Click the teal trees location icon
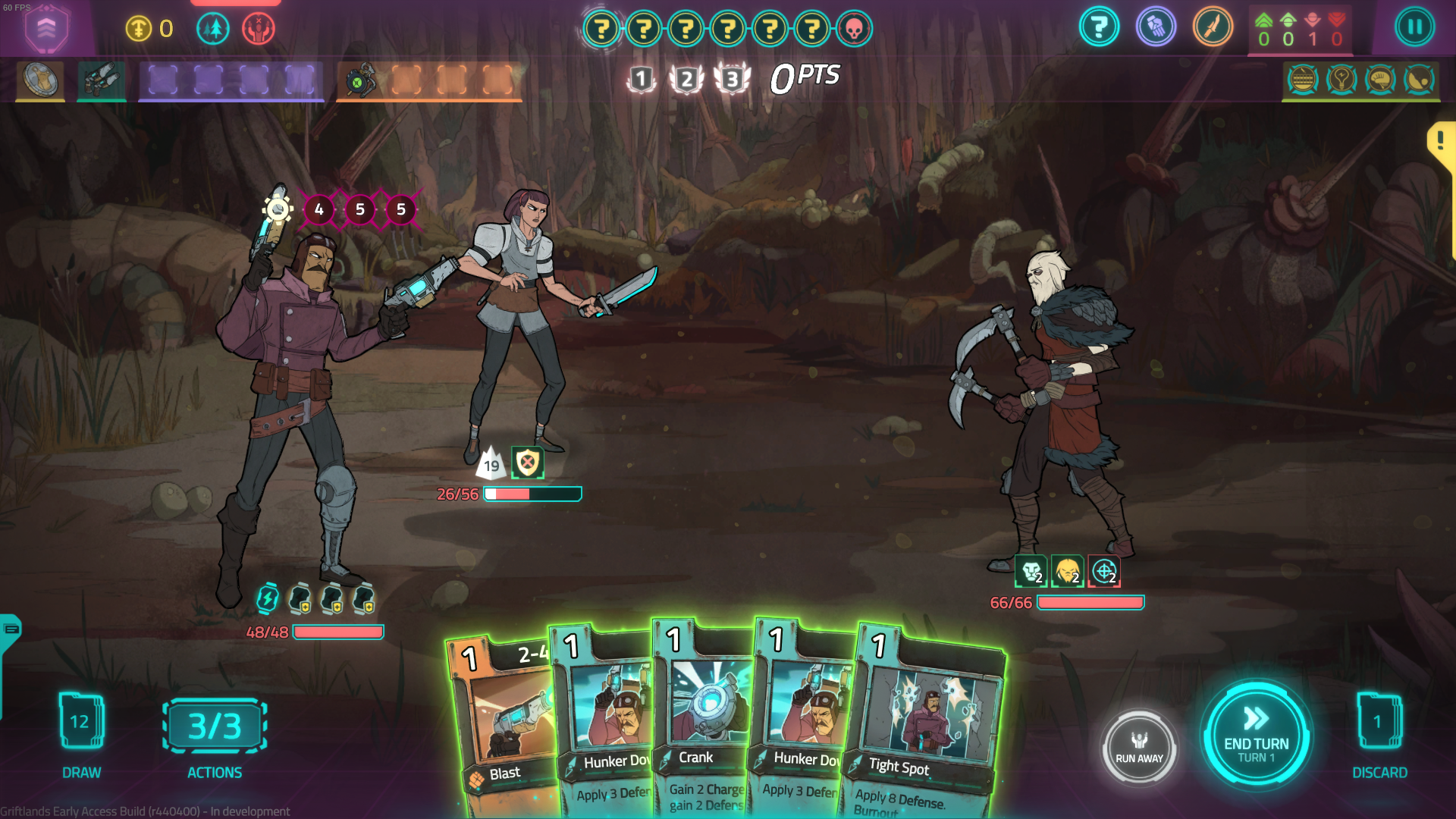 [x=213, y=30]
